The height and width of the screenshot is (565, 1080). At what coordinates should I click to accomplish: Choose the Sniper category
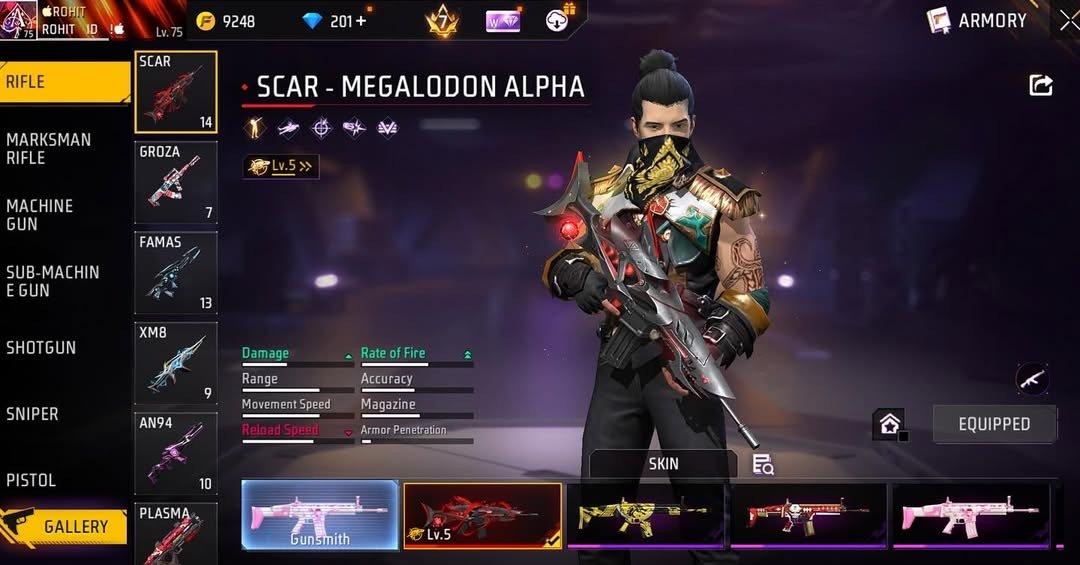pos(32,413)
